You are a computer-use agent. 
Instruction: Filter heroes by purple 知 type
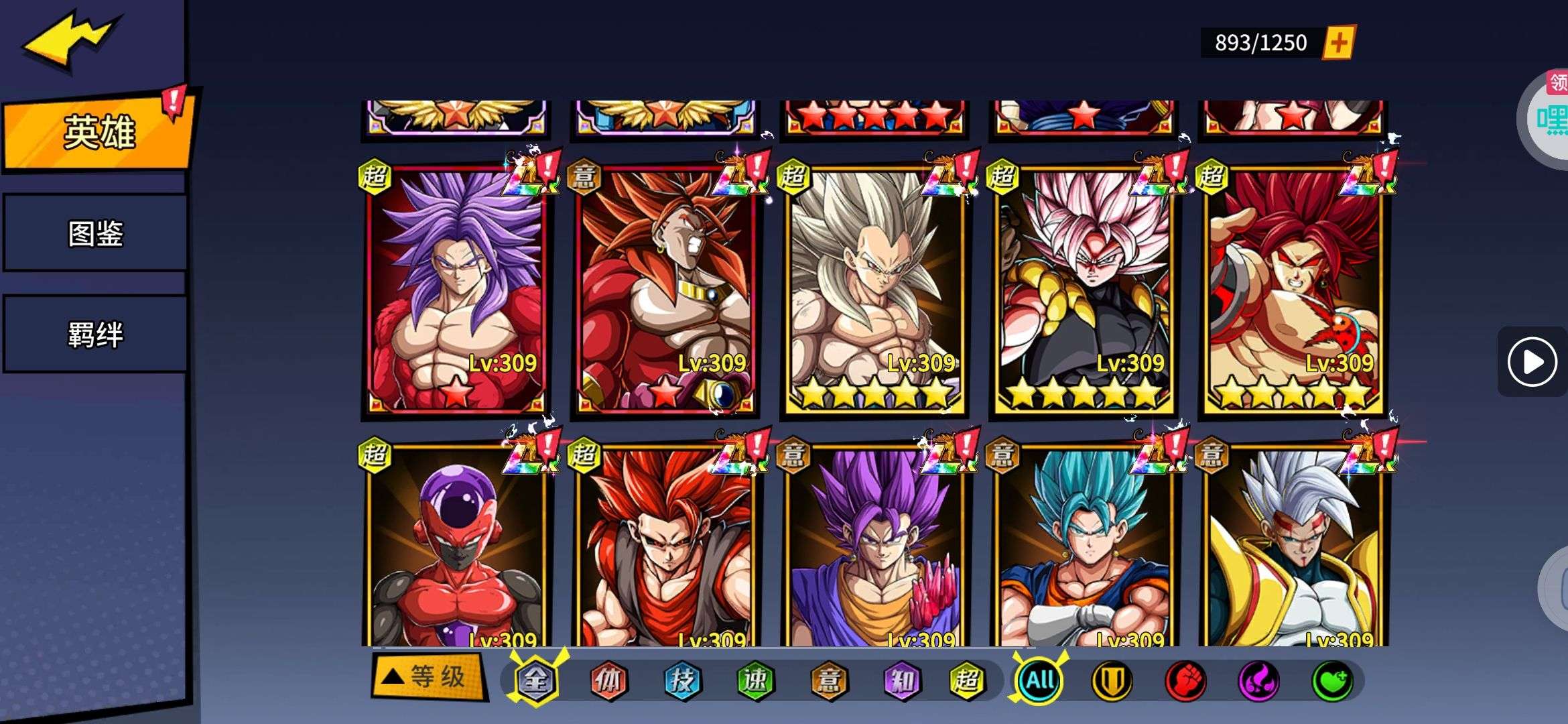click(901, 680)
